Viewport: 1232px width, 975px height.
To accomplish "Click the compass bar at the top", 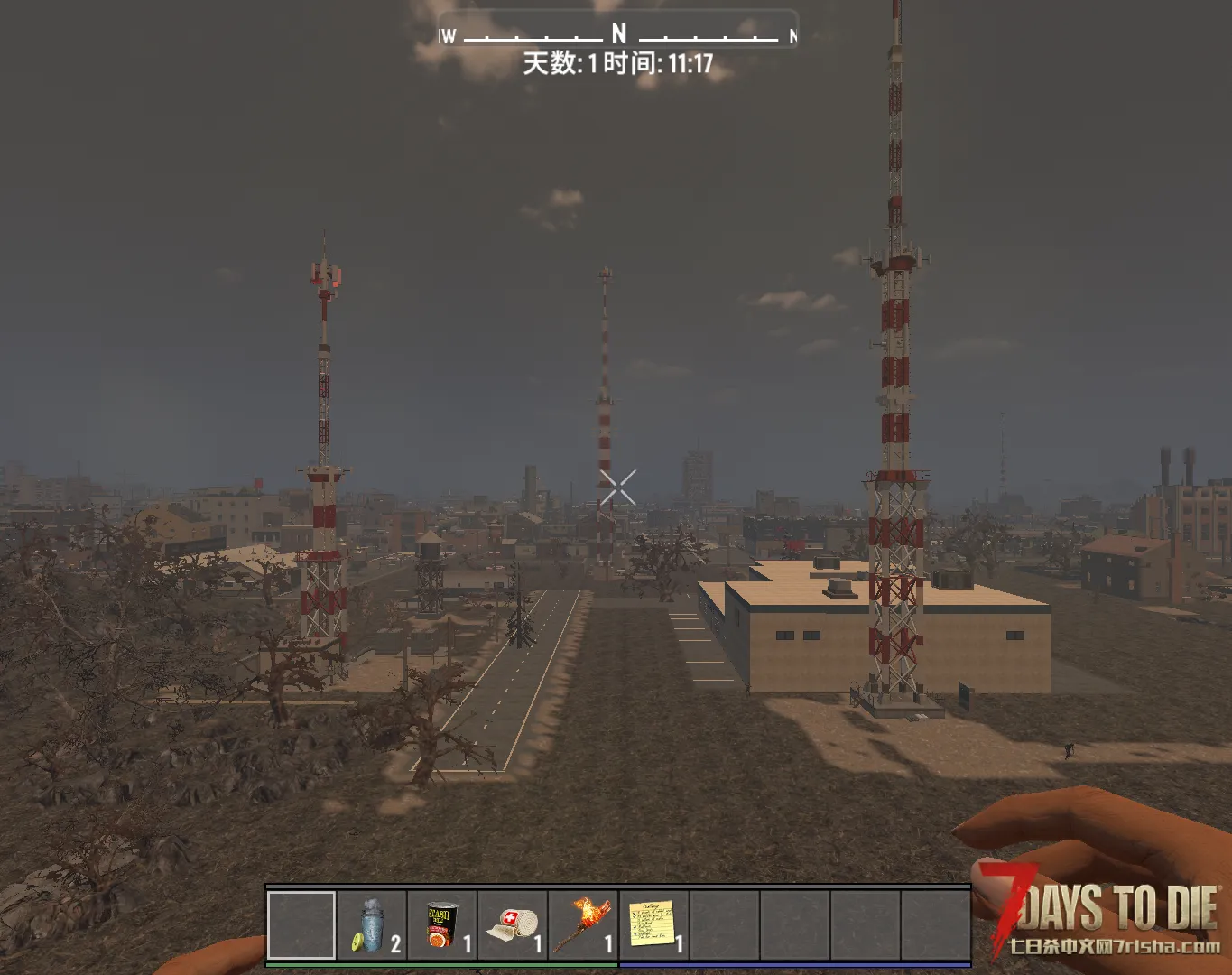I will [x=618, y=34].
